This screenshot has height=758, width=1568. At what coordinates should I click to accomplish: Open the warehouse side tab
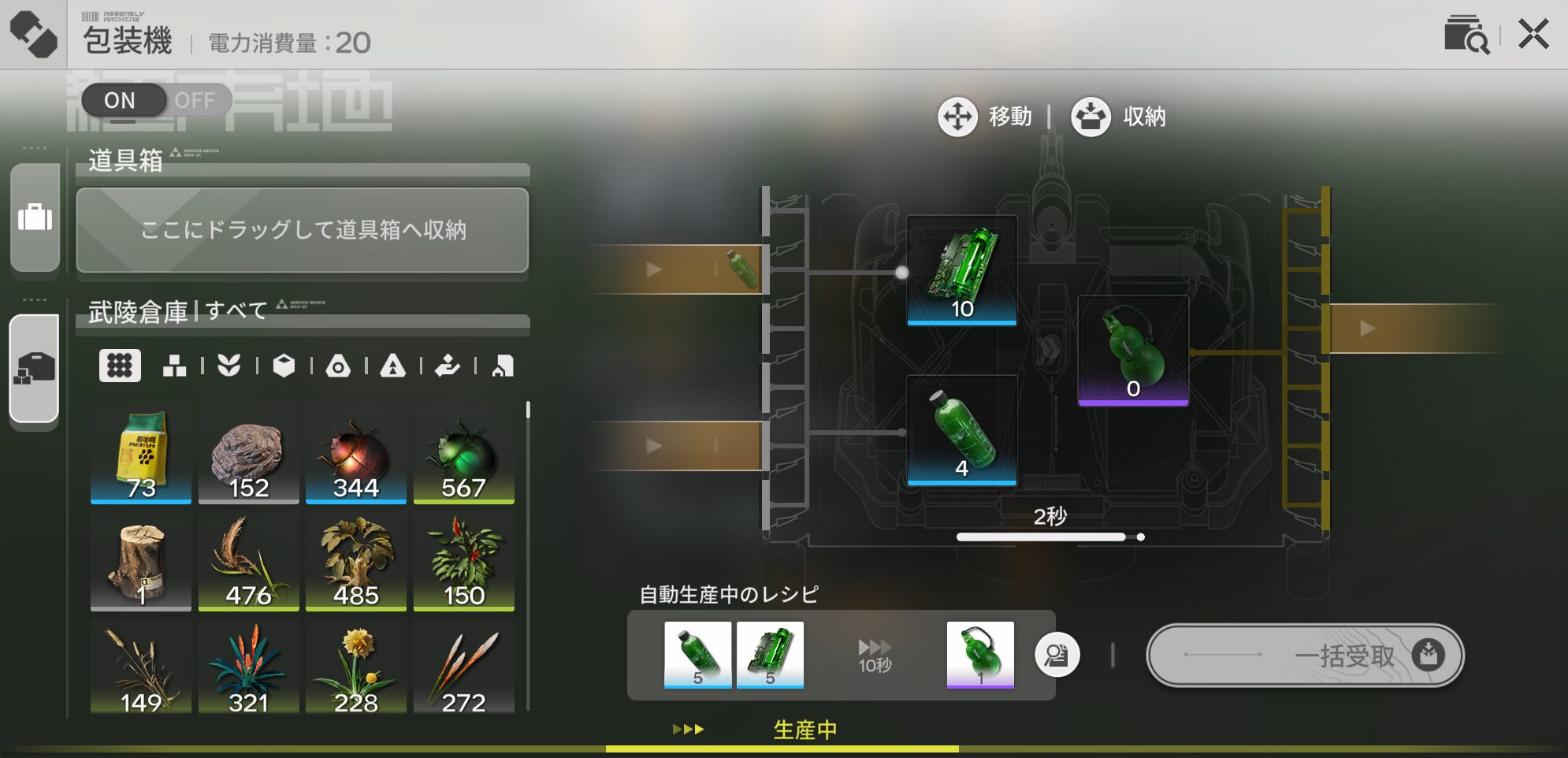(35, 369)
